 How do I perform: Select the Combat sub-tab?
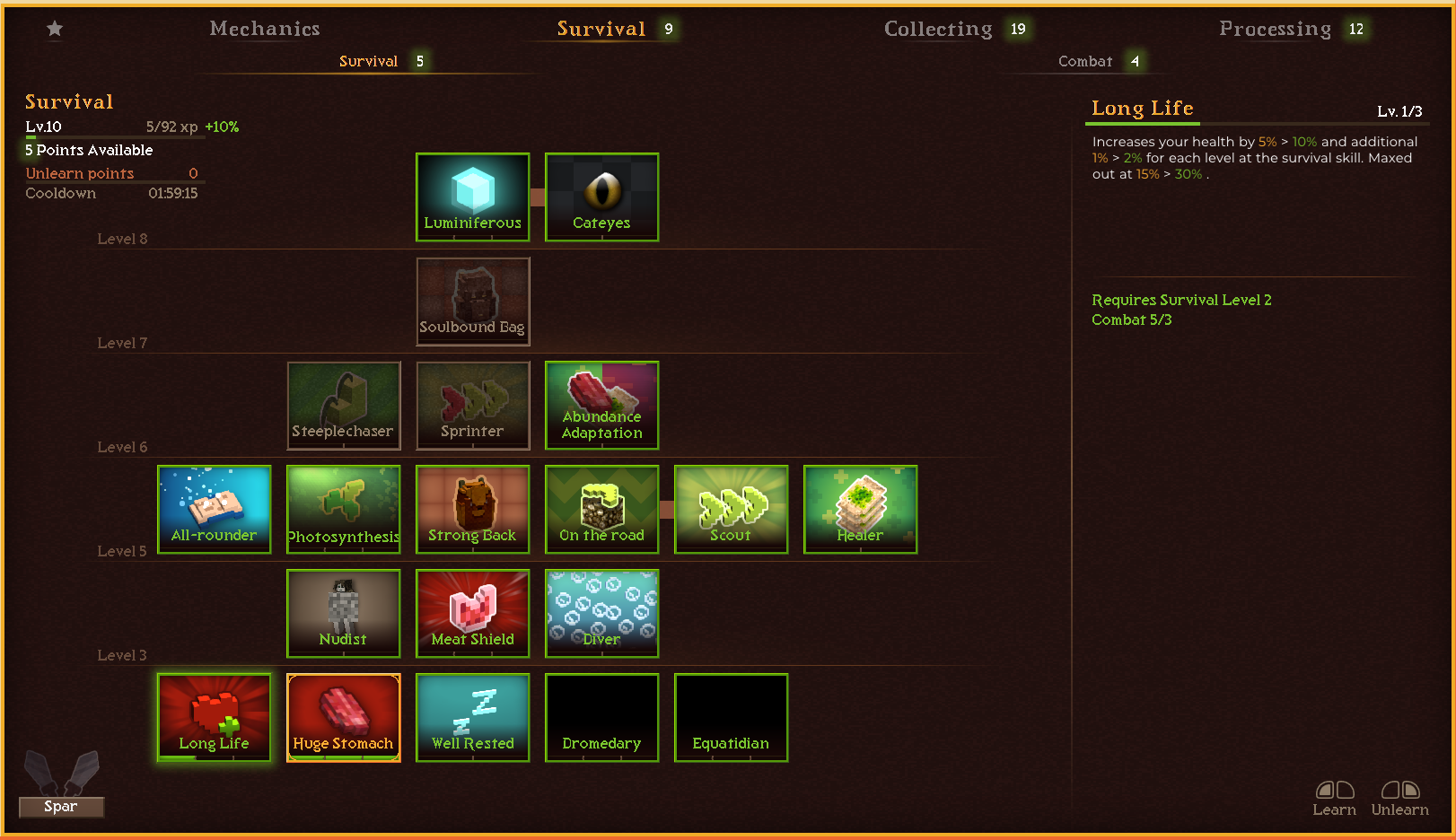click(1085, 61)
